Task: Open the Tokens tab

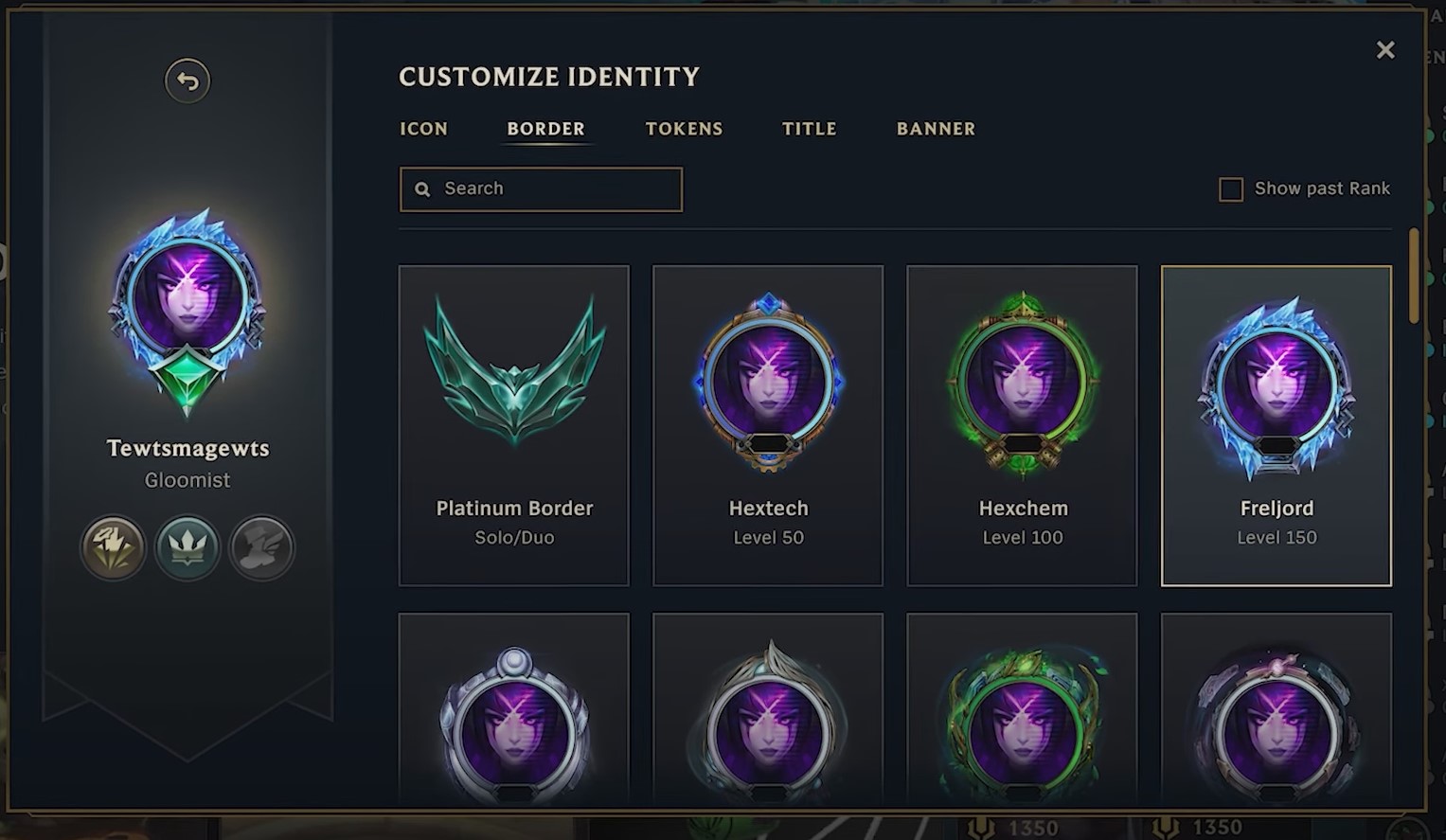Action: click(x=684, y=129)
